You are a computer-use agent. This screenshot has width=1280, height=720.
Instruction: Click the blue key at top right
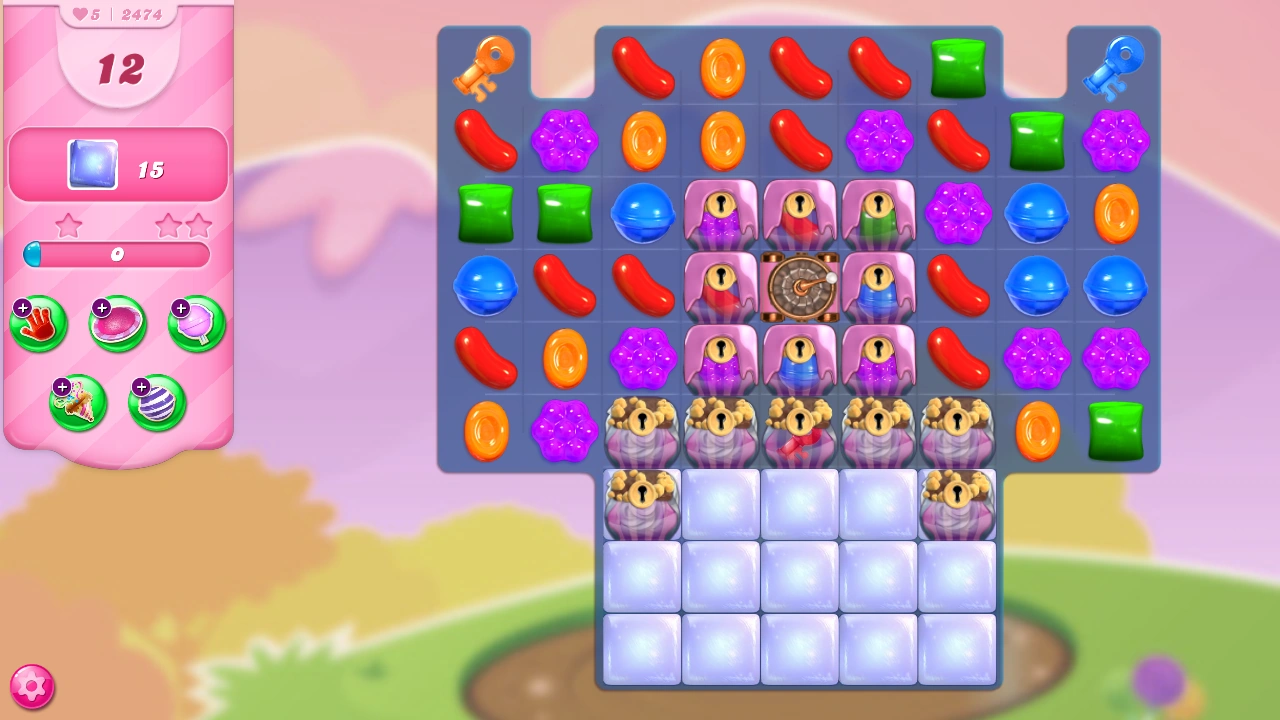[x=1114, y=70]
